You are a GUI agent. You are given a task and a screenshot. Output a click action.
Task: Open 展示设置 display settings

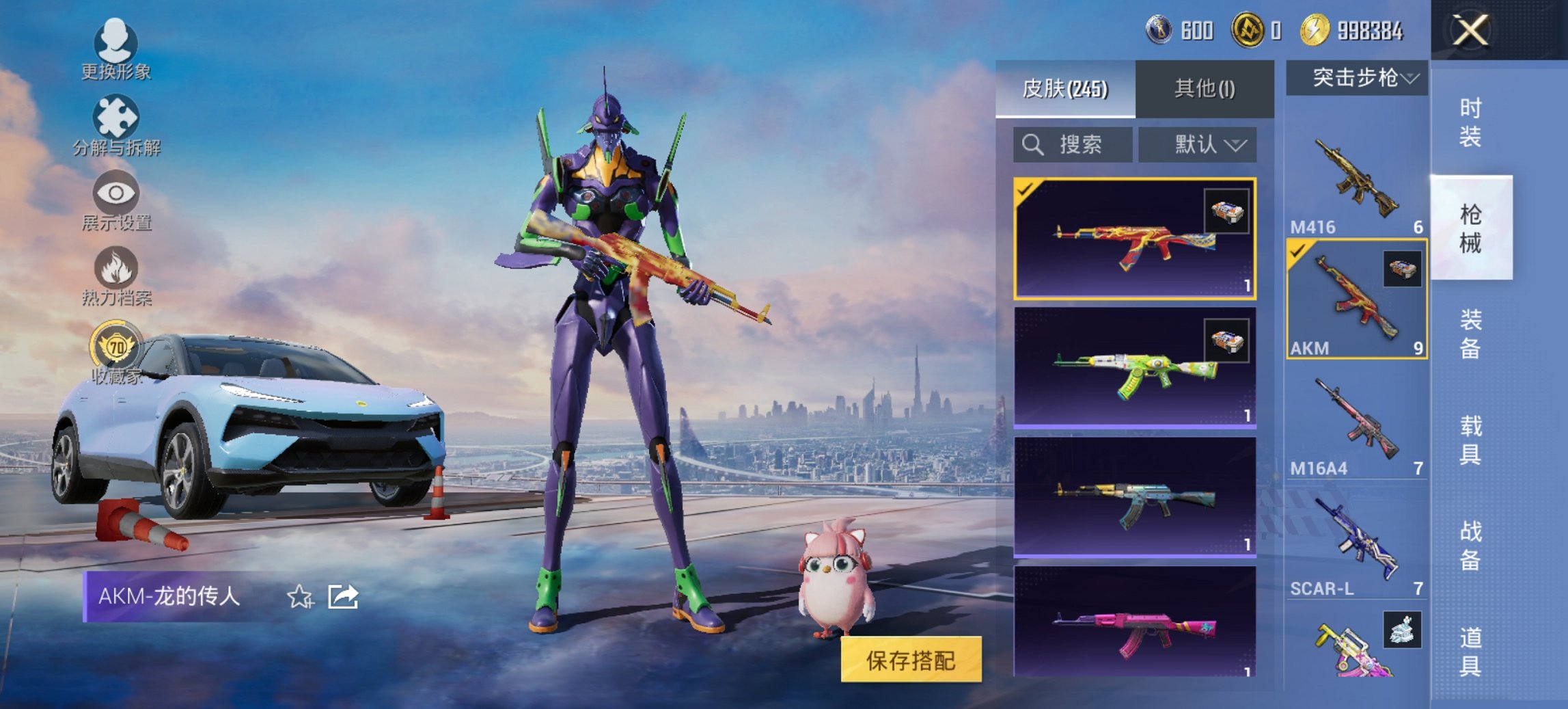[x=115, y=201]
